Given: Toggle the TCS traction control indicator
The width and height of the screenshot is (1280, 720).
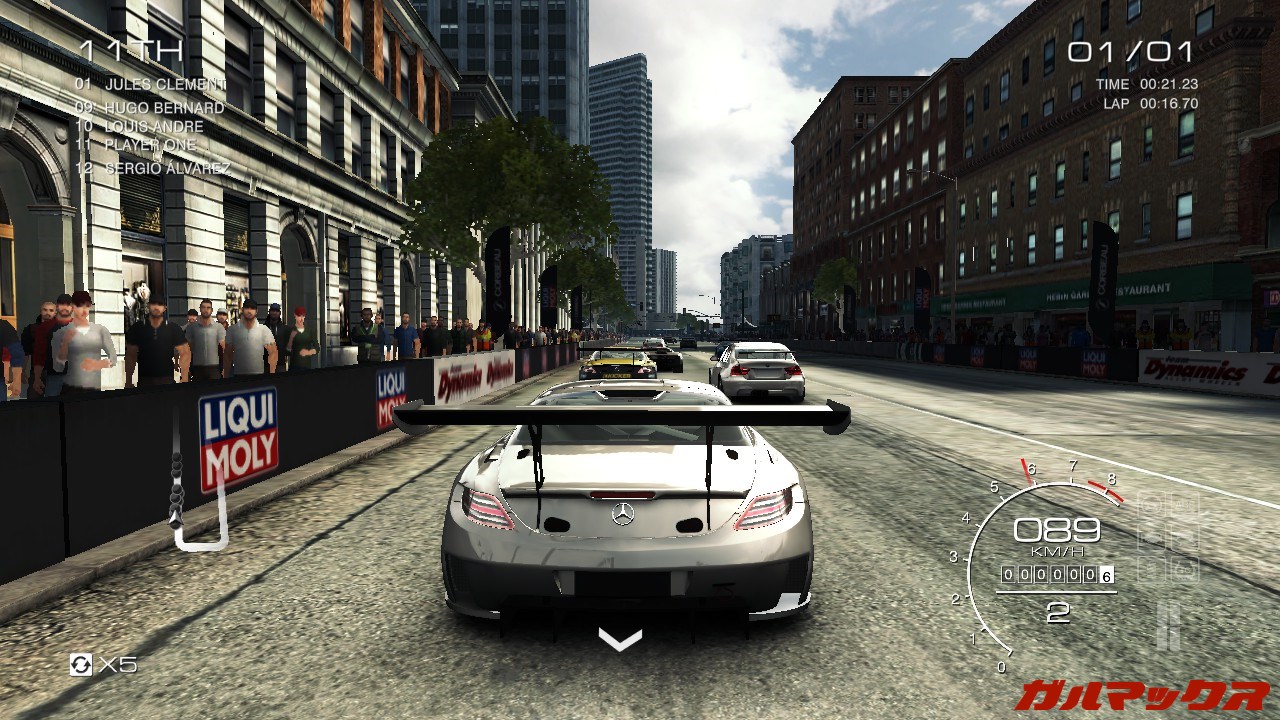Looking at the screenshot, I should [1152, 504].
